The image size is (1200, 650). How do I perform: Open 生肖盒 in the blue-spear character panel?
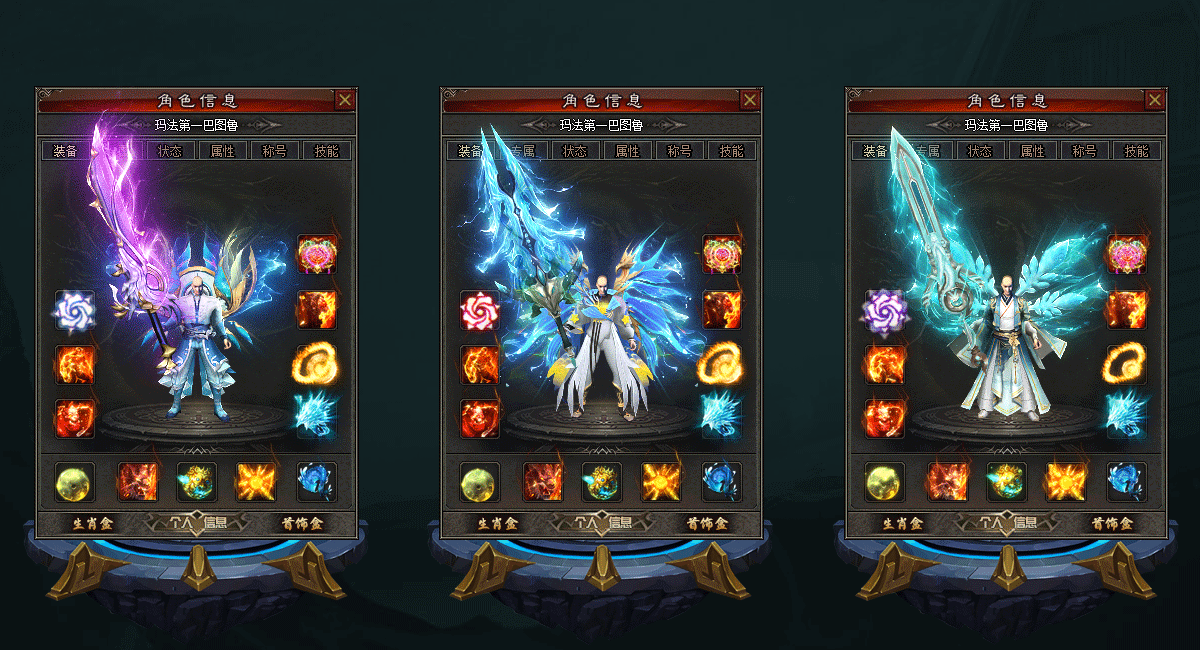[497, 523]
